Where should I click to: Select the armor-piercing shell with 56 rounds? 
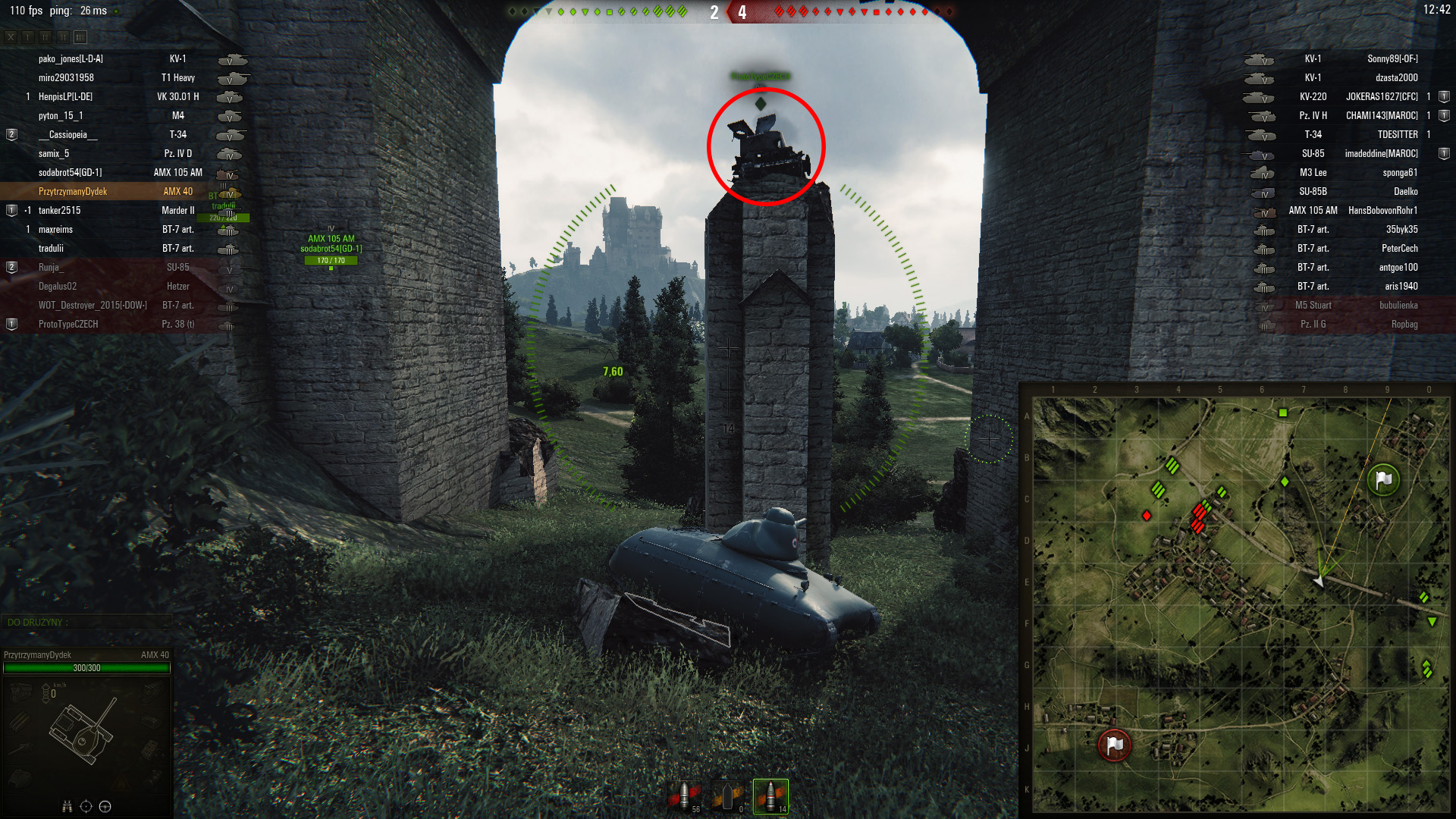pos(684,796)
